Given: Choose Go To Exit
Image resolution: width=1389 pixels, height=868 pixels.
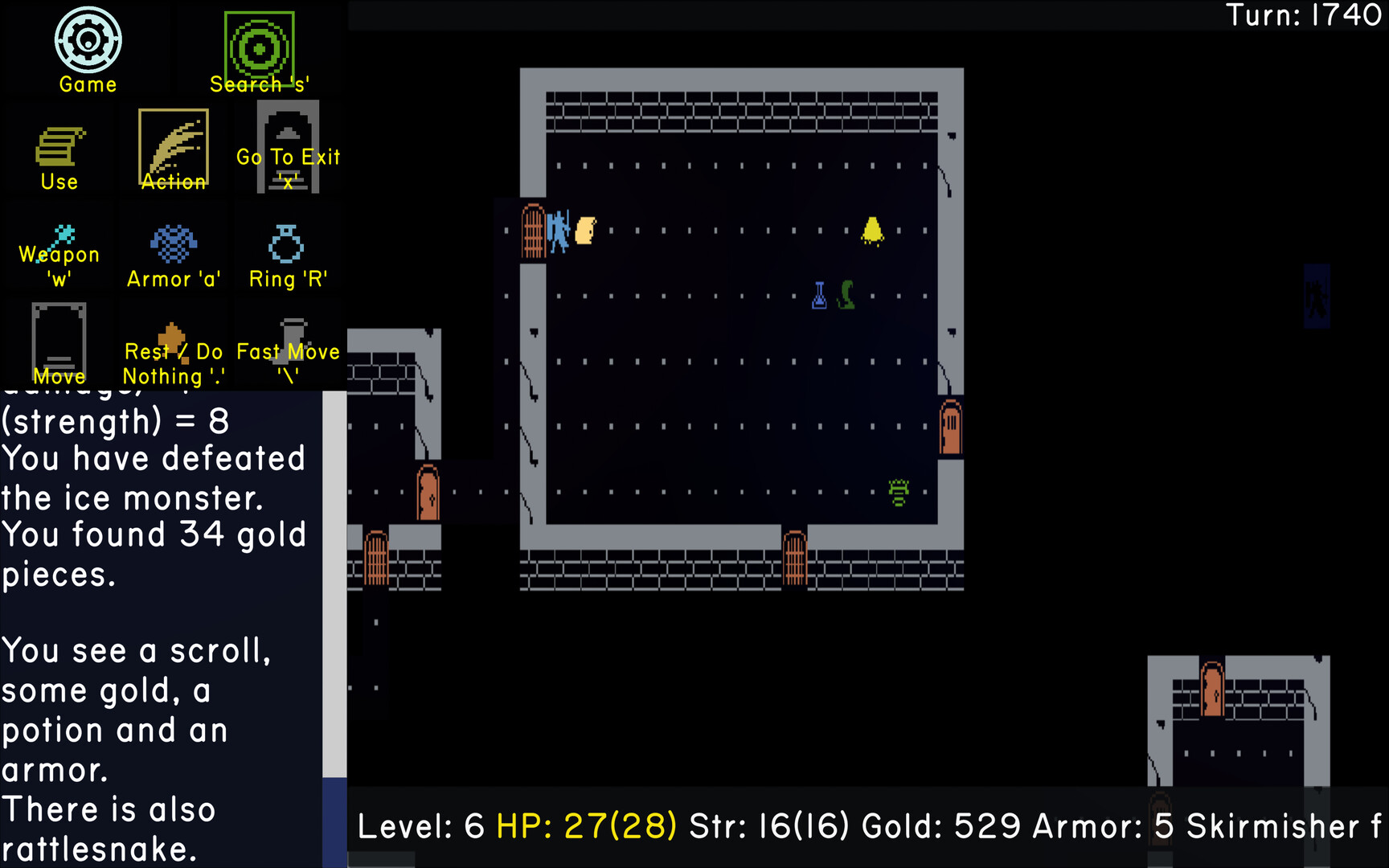Looking at the screenshot, I should 288,149.
